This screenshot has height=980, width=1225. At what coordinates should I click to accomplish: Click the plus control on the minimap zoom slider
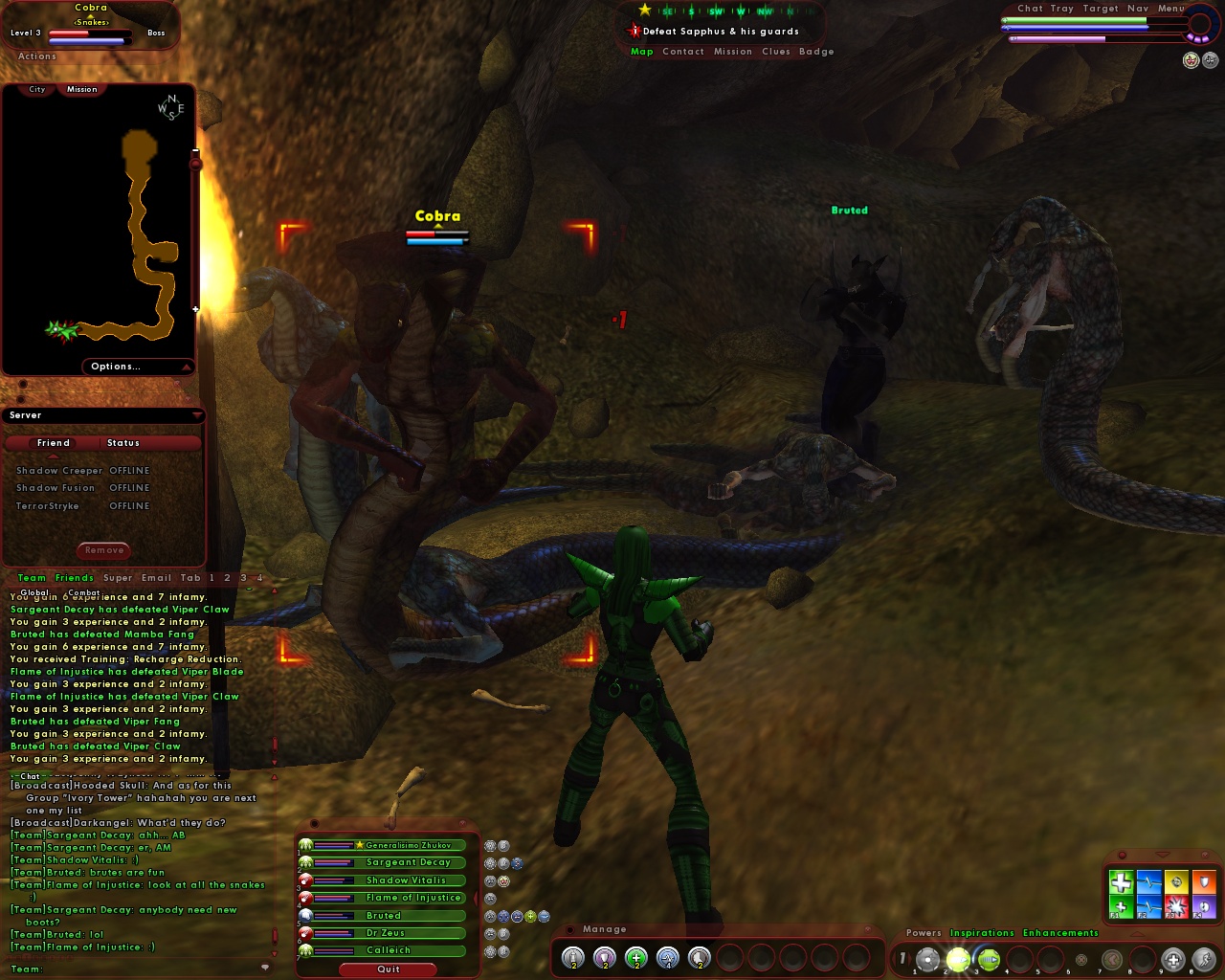[x=195, y=309]
